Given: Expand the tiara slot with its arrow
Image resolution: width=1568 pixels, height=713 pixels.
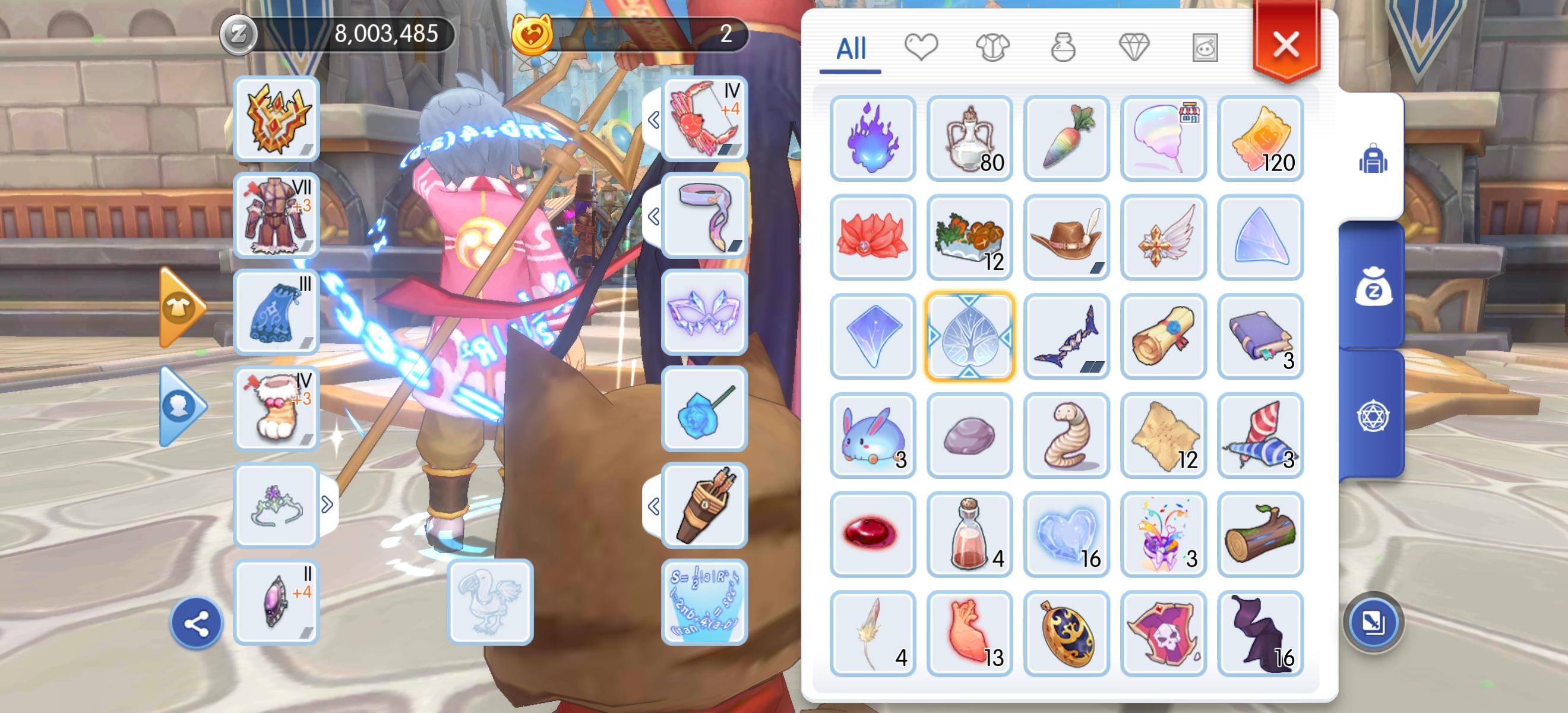Looking at the screenshot, I should pyautogui.click(x=327, y=506).
